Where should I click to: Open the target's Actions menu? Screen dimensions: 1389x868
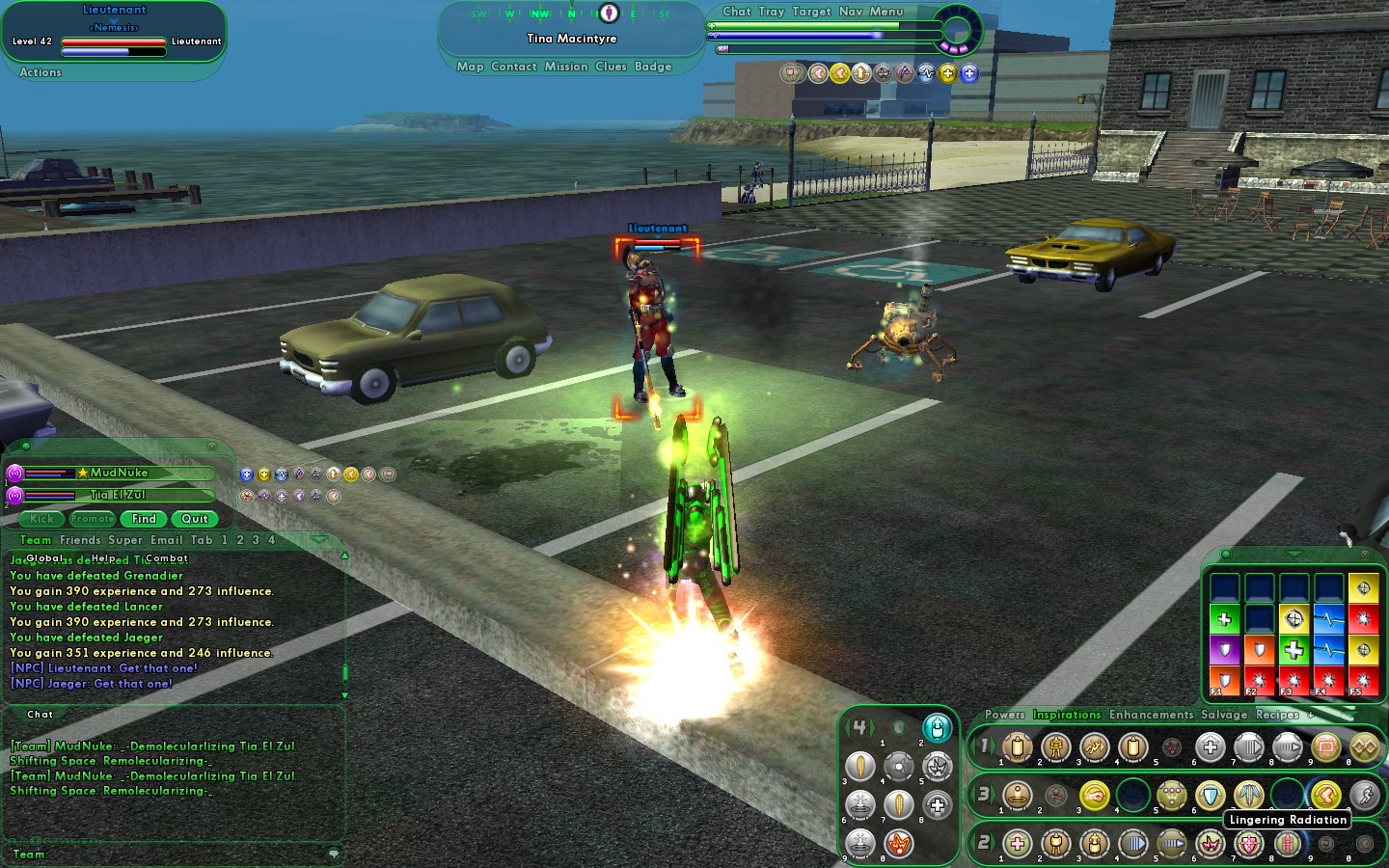point(41,72)
